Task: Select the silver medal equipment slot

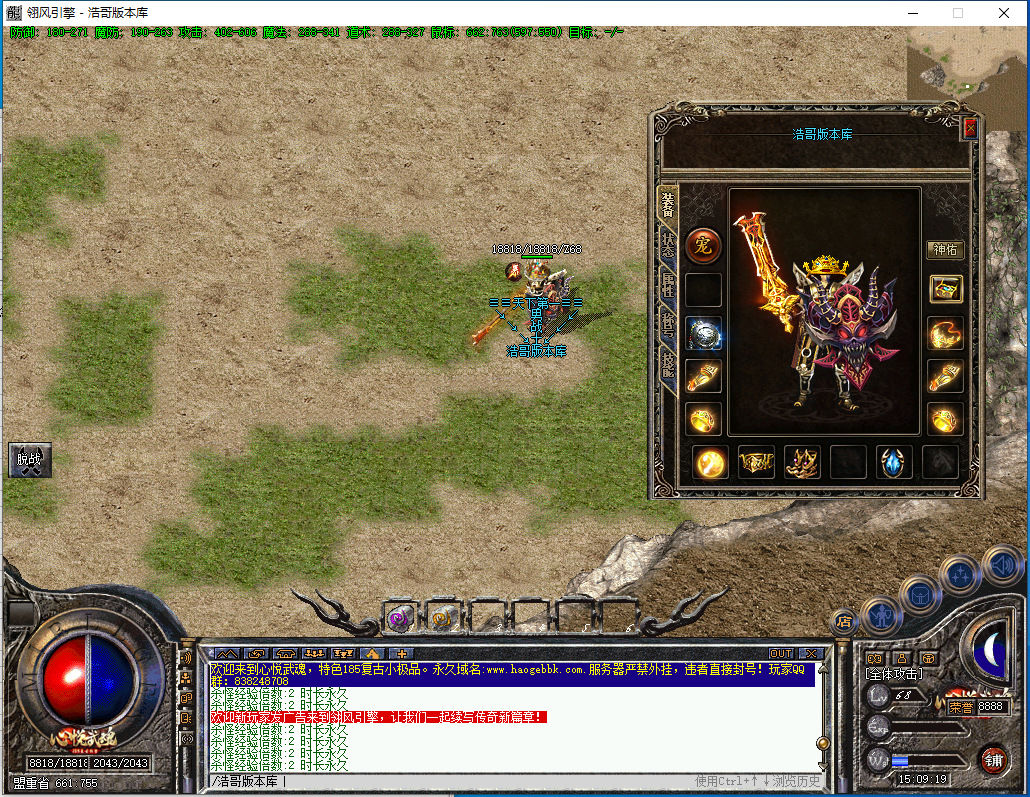Action: tap(703, 335)
